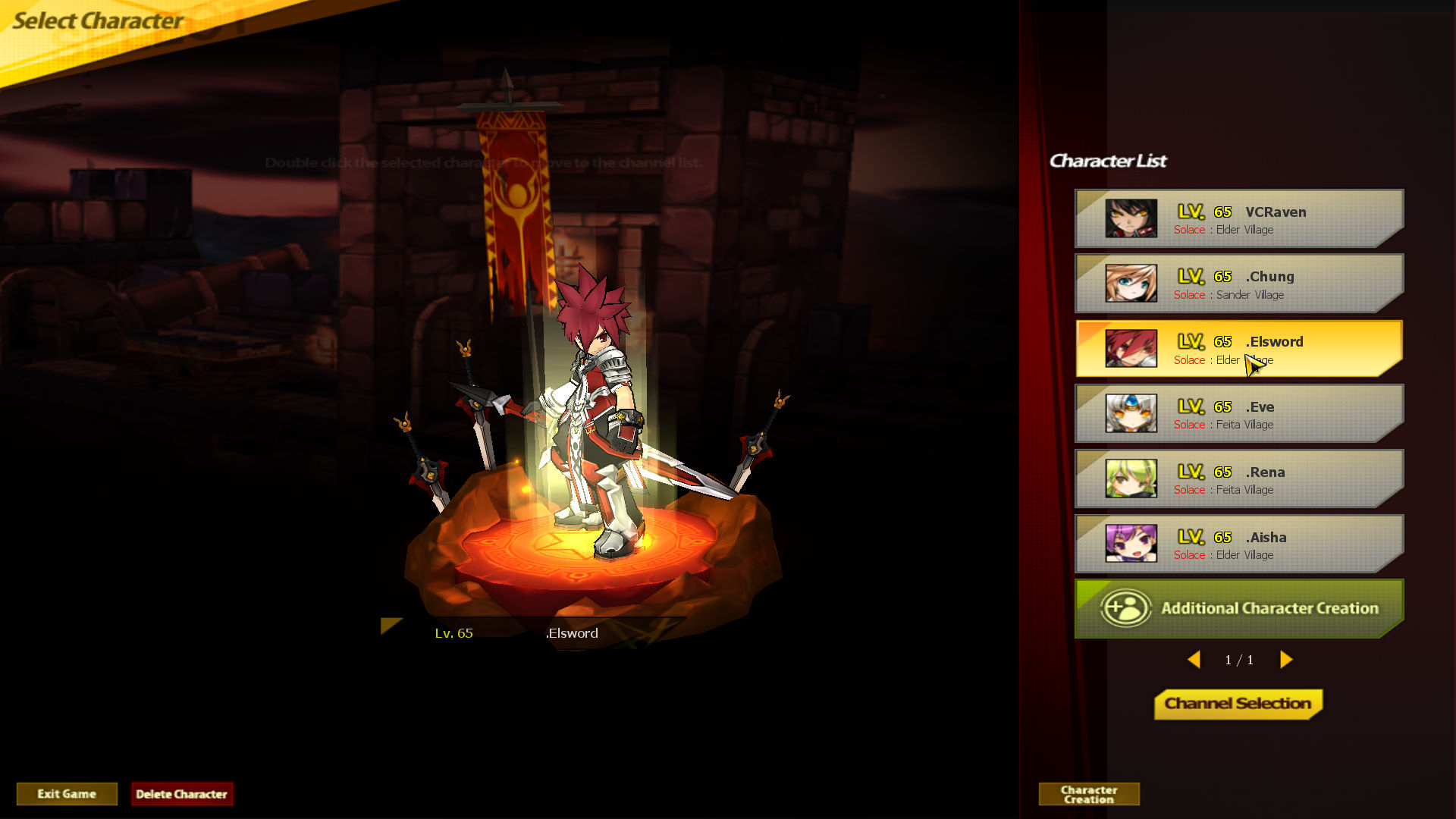Pick the .Eve character row
Screen dimensions: 1456x819
point(1238,414)
